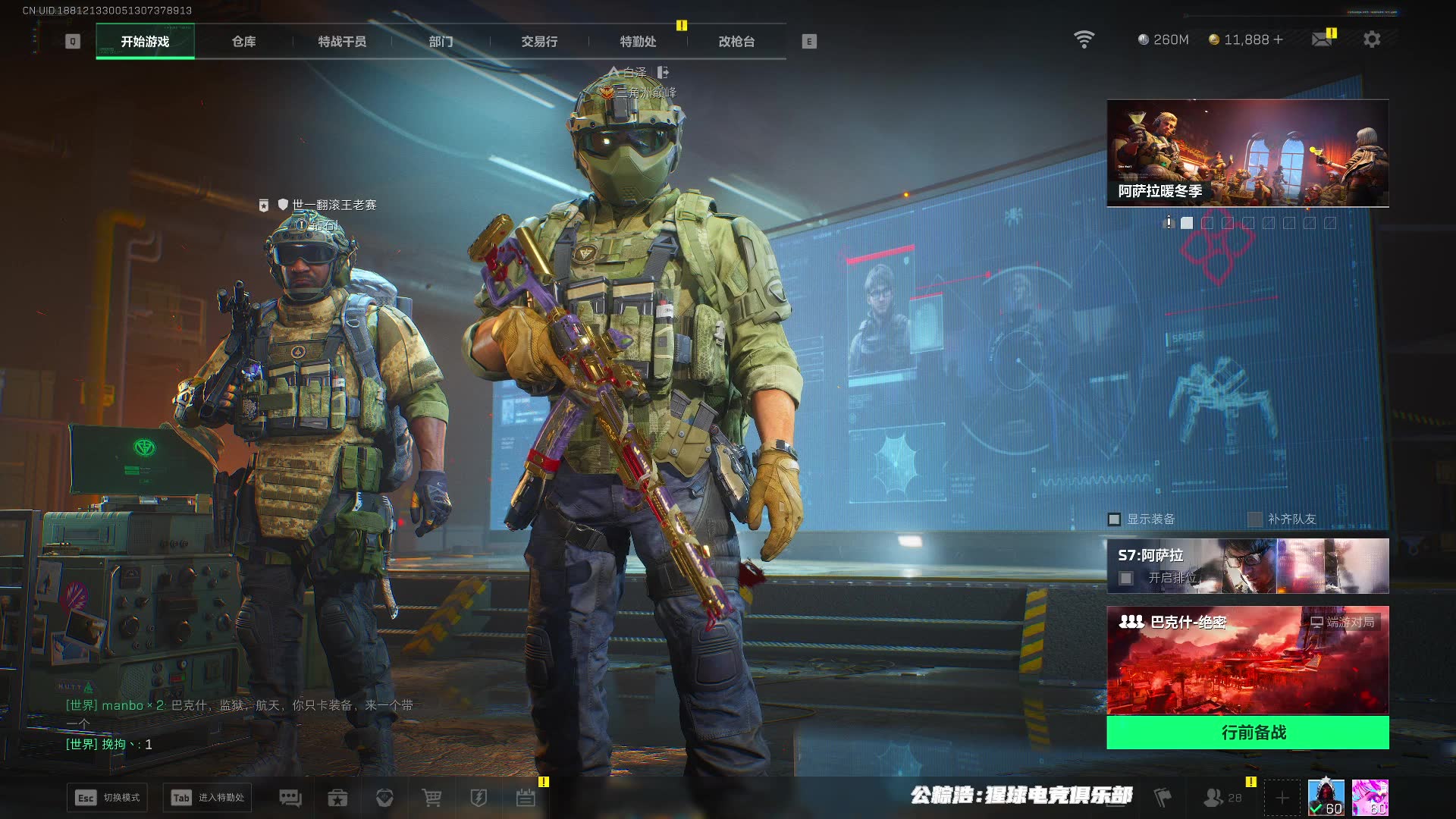The height and width of the screenshot is (819, 1456).
Task: Open the shopping cart icon
Action: tap(431, 798)
